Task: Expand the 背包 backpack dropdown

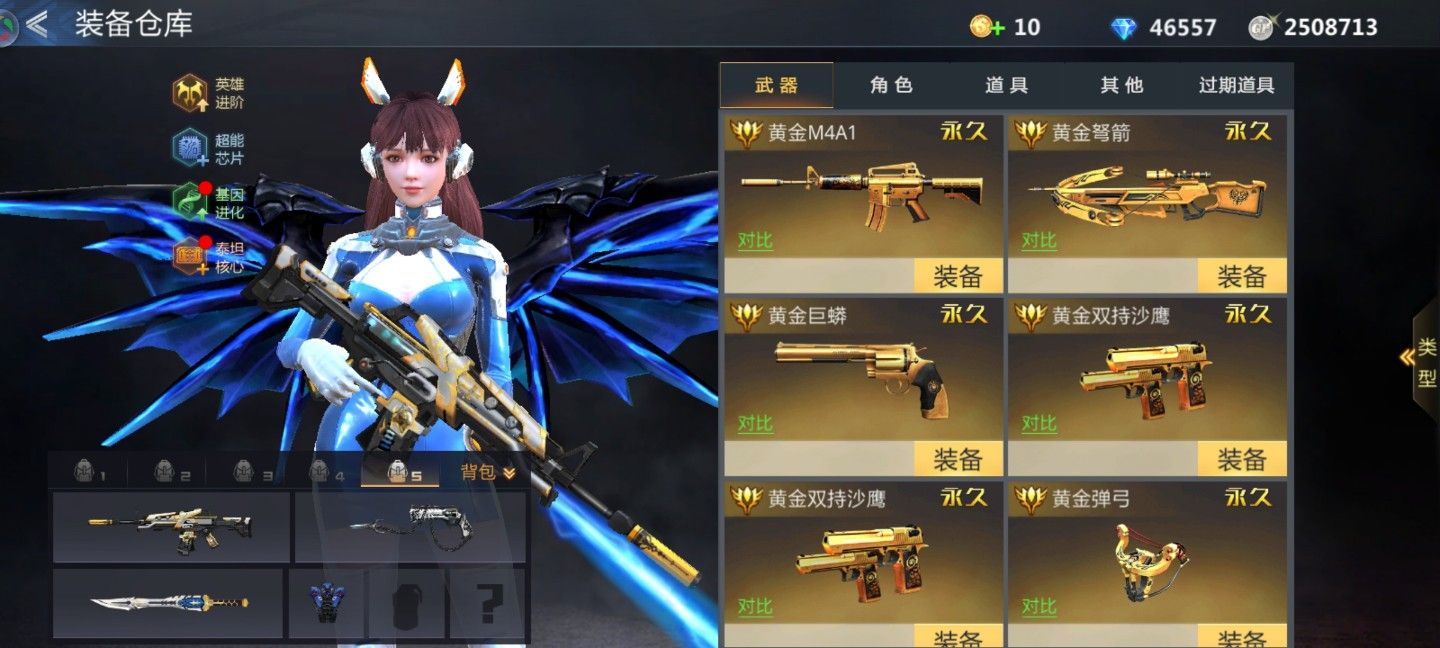Action: 488,472
